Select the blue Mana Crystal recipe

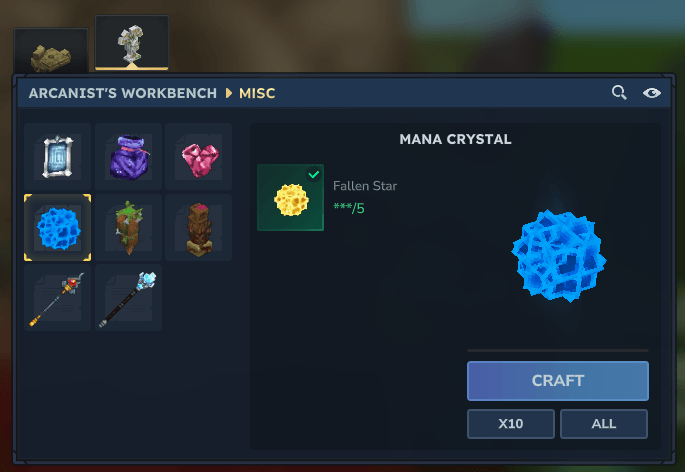coord(57,227)
